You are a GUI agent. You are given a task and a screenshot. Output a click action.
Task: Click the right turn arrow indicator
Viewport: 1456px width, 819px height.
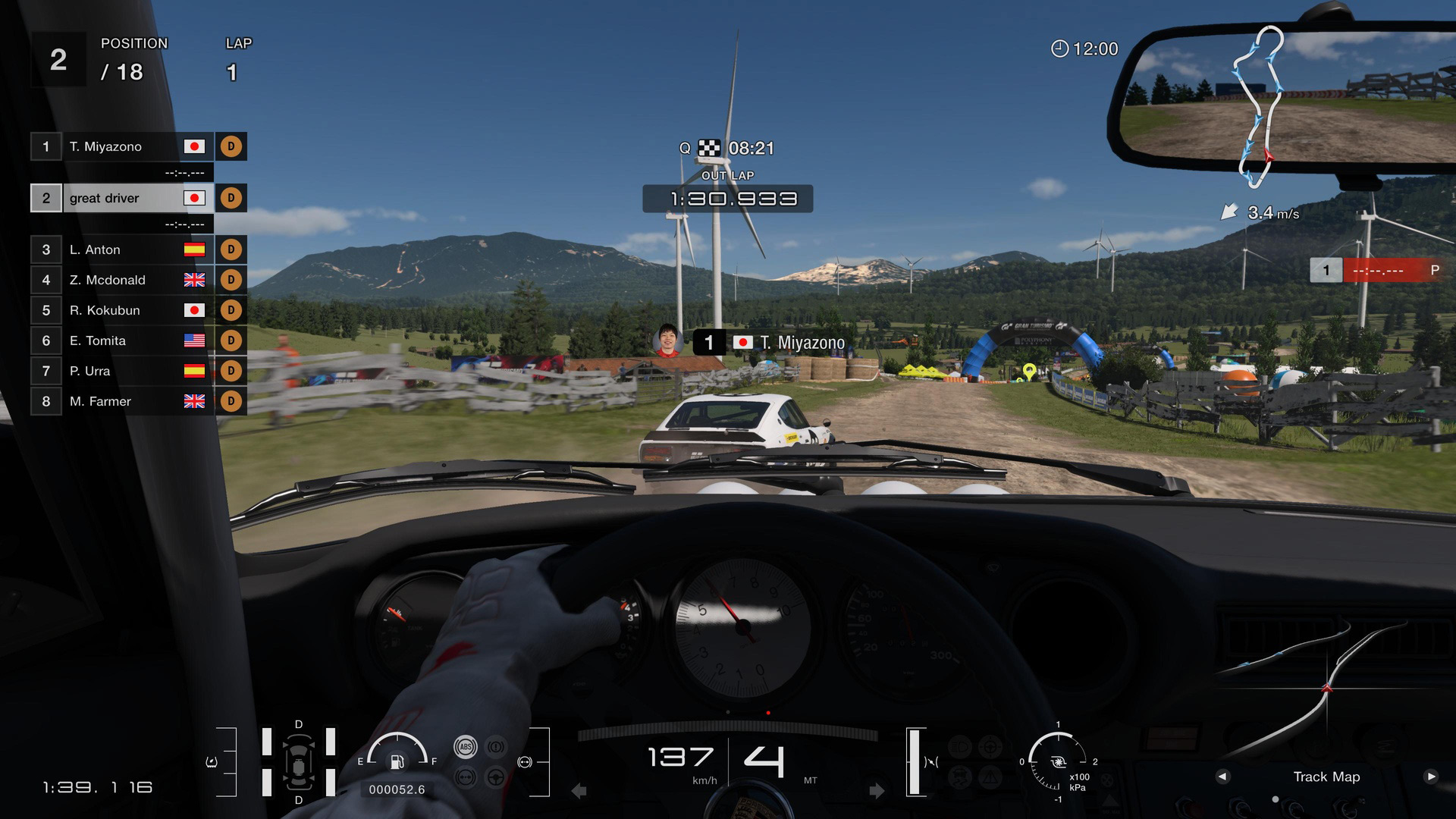(x=877, y=791)
